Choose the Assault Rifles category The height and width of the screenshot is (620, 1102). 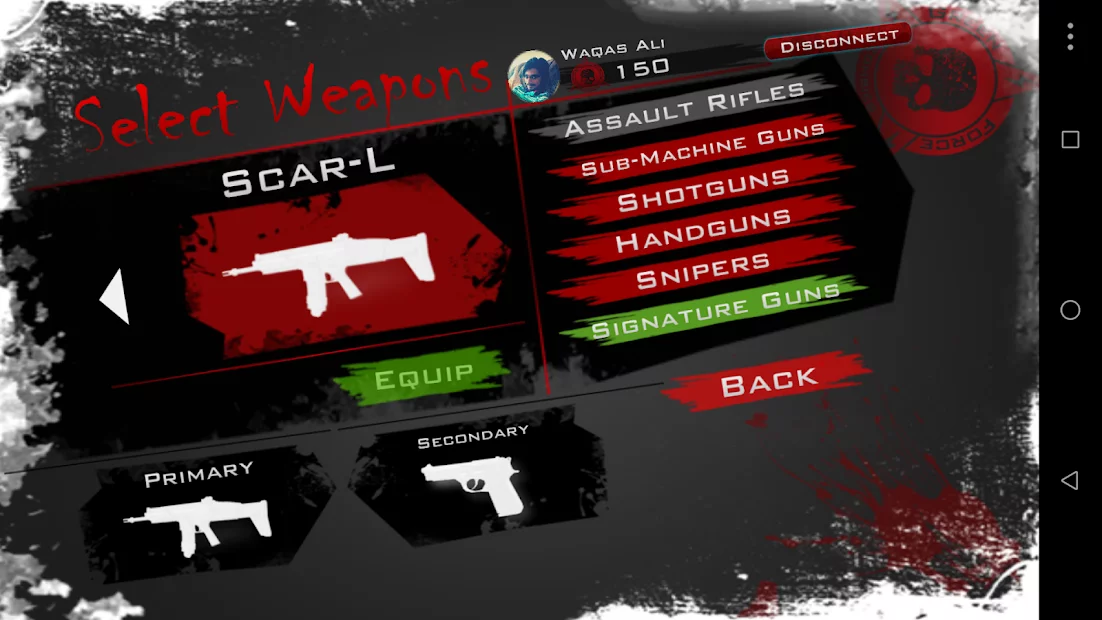(685, 110)
